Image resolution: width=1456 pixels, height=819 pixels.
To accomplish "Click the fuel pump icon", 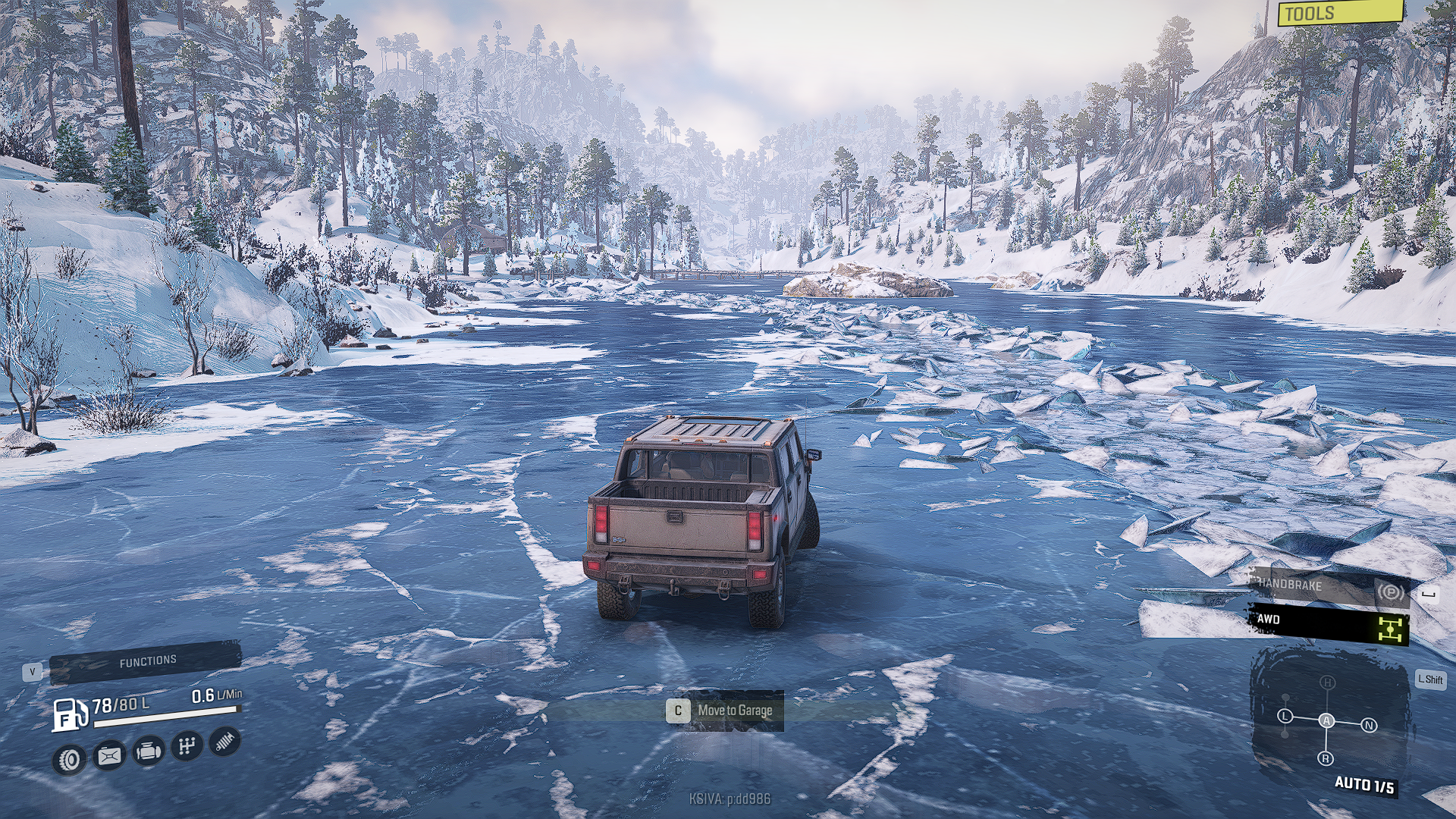I will click(68, 714).
